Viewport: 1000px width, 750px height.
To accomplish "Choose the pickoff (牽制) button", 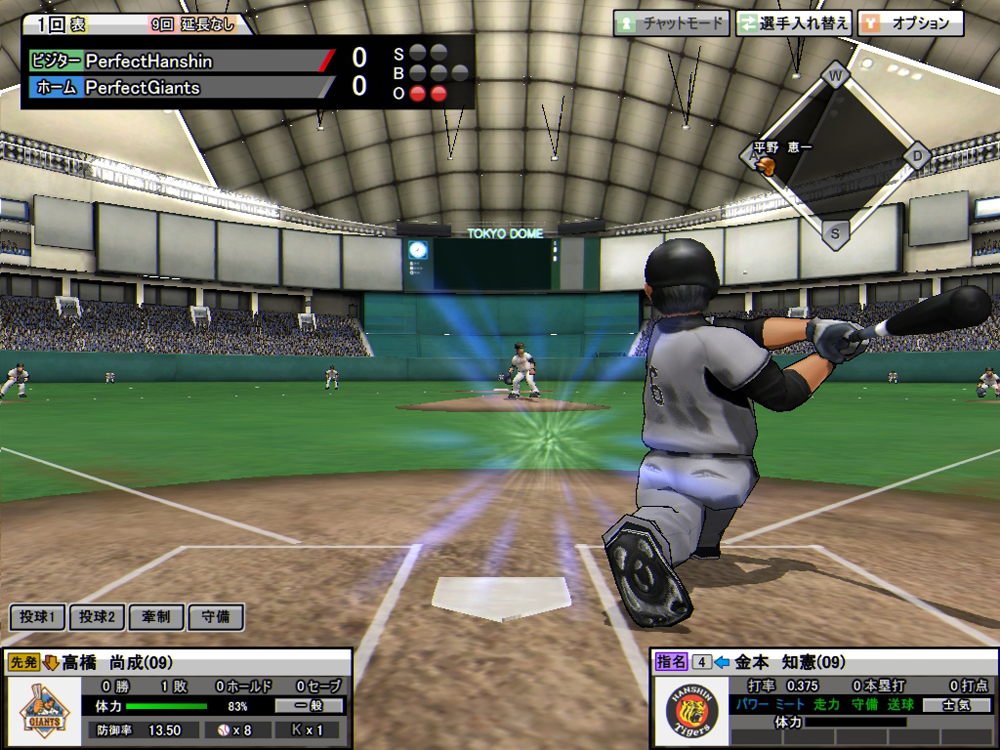I will pyautogui.click(x=156, y=617).
